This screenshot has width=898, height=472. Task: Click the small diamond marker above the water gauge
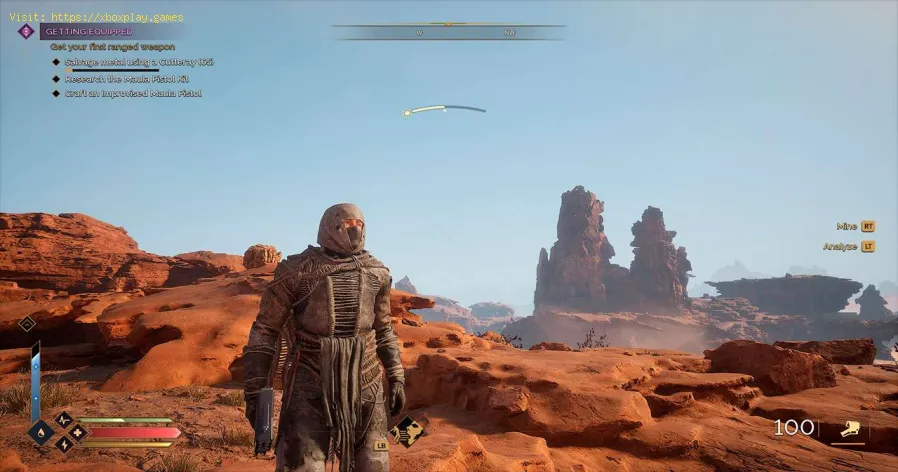27,323
